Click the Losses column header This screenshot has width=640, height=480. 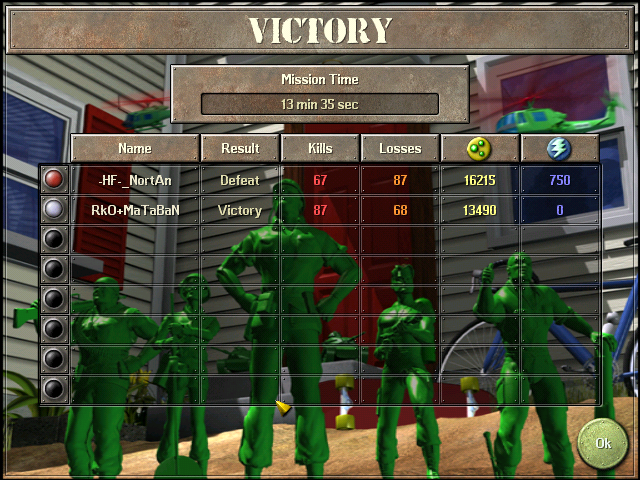(x=400, y=148)
